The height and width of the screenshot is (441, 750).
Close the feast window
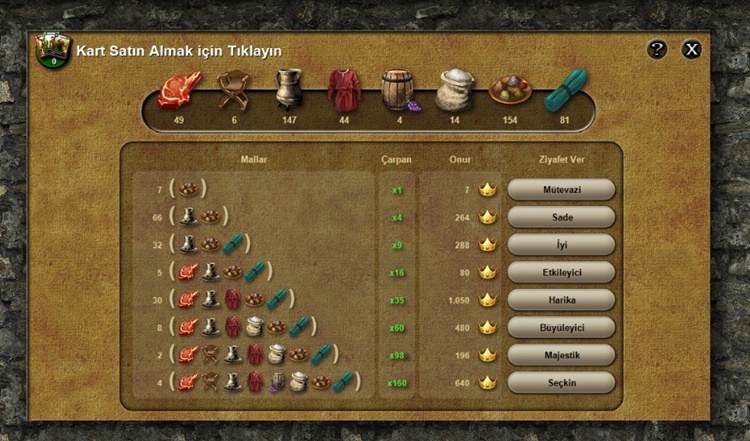point(691,49)
